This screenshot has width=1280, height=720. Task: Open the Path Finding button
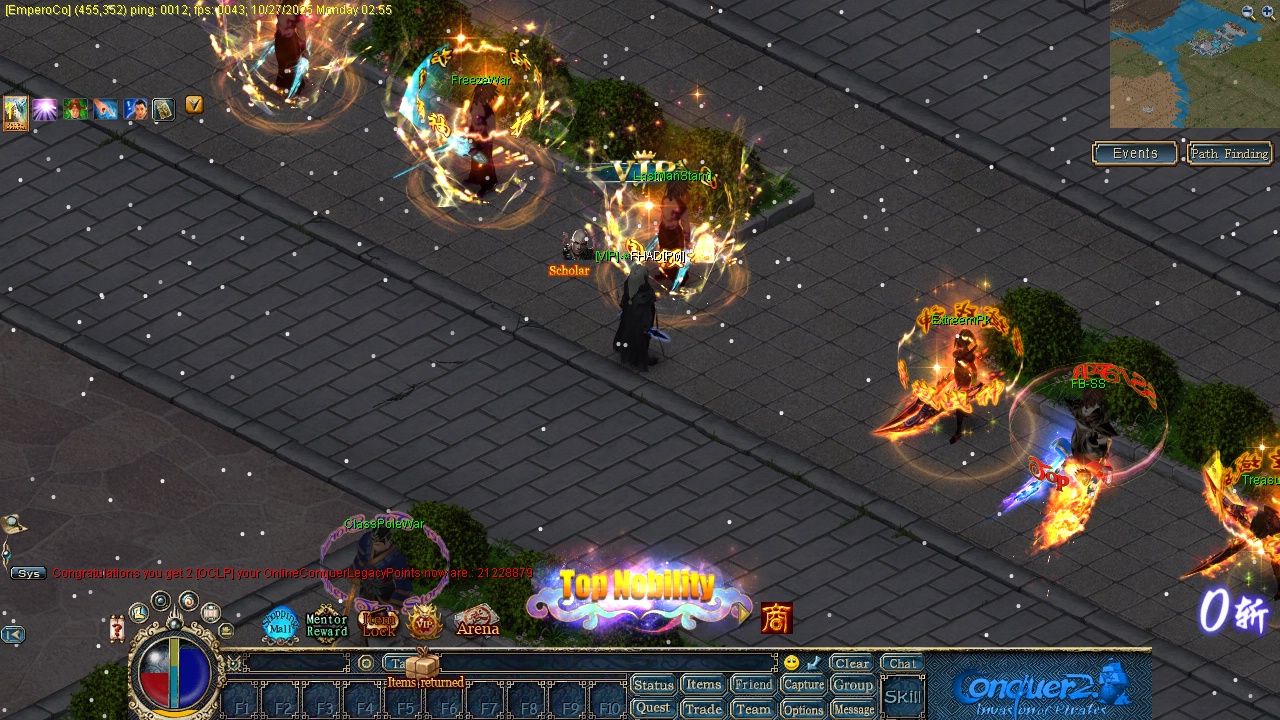[x=1229, y=153]
